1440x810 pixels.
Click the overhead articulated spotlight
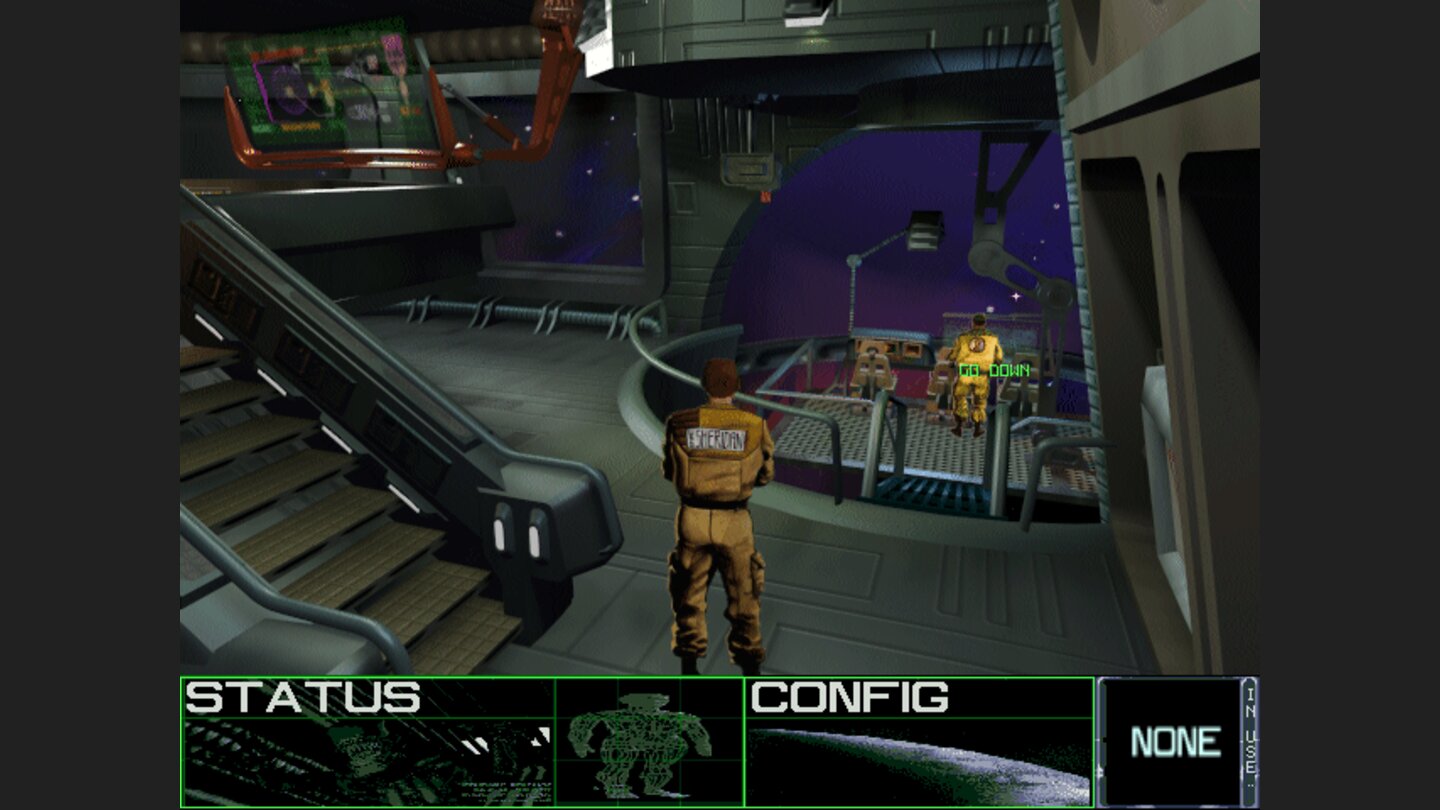923,229
